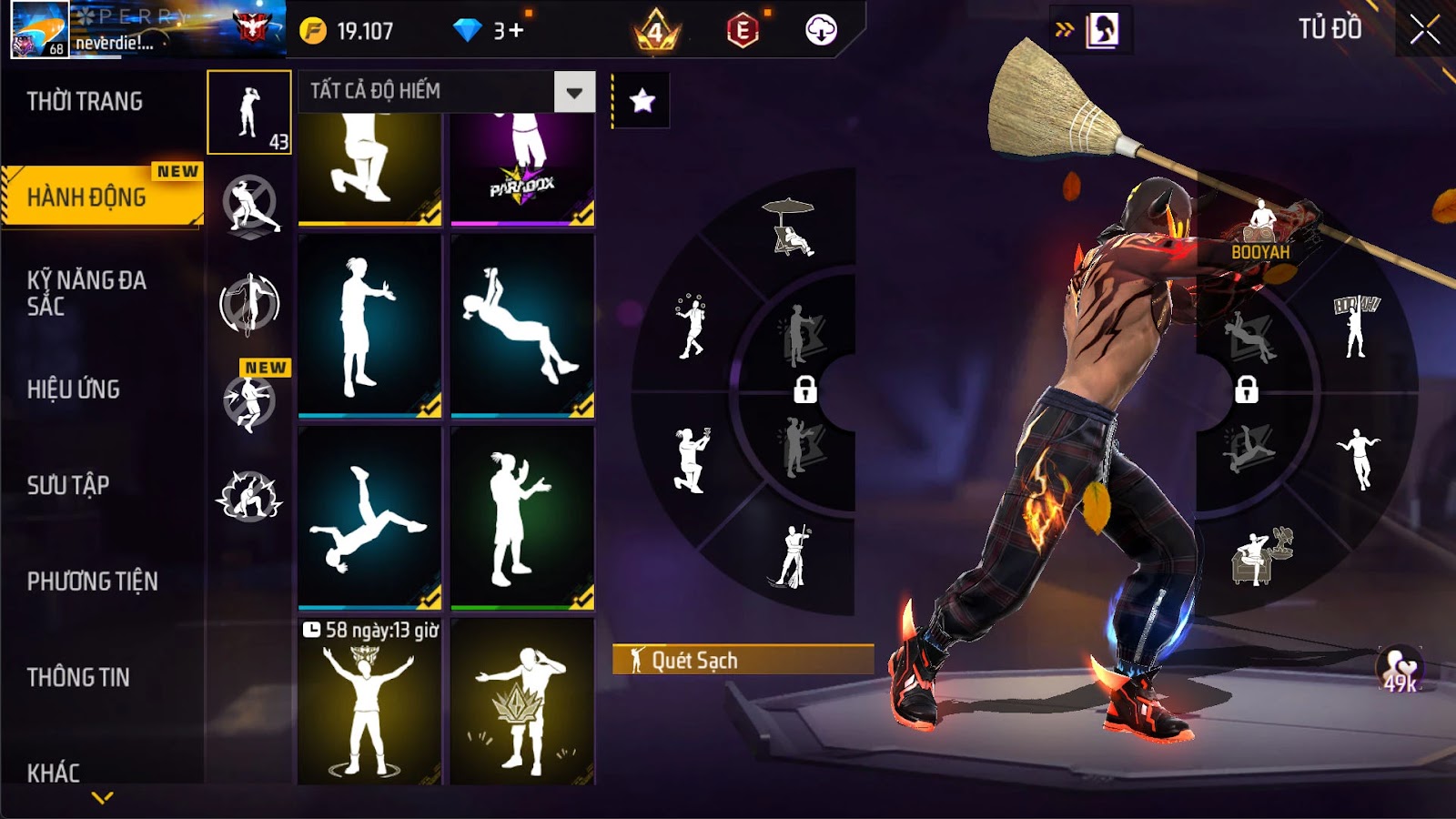Choose the Paradox emote tile
The image size is (1456, 819).
pyautogui.click(x=522, y=168)
